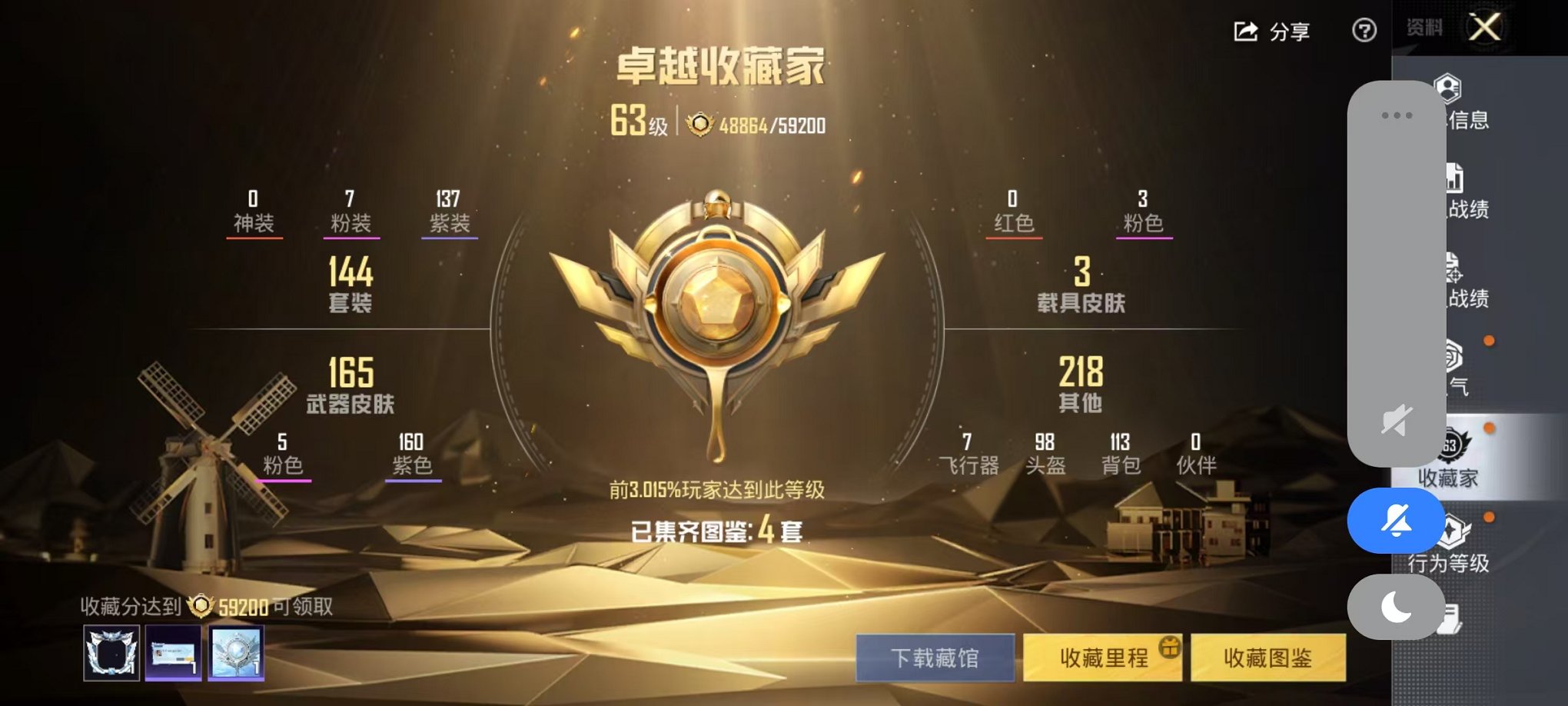Click the gold collection medal icon beside 48864/59200

pyautogui.click(x=698, y=124)
